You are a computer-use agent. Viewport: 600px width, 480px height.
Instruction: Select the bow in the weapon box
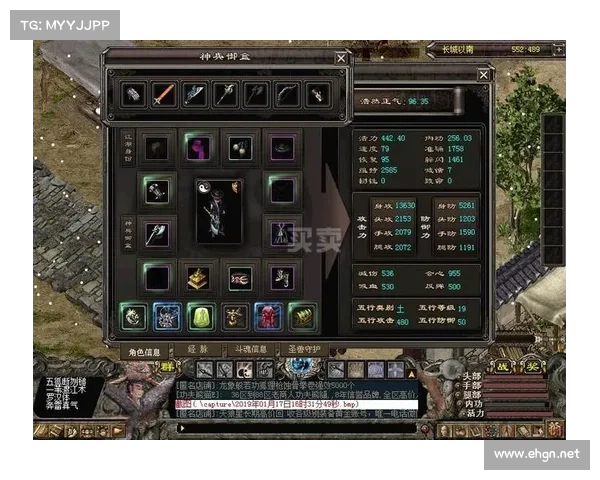(x=286, y=95)
